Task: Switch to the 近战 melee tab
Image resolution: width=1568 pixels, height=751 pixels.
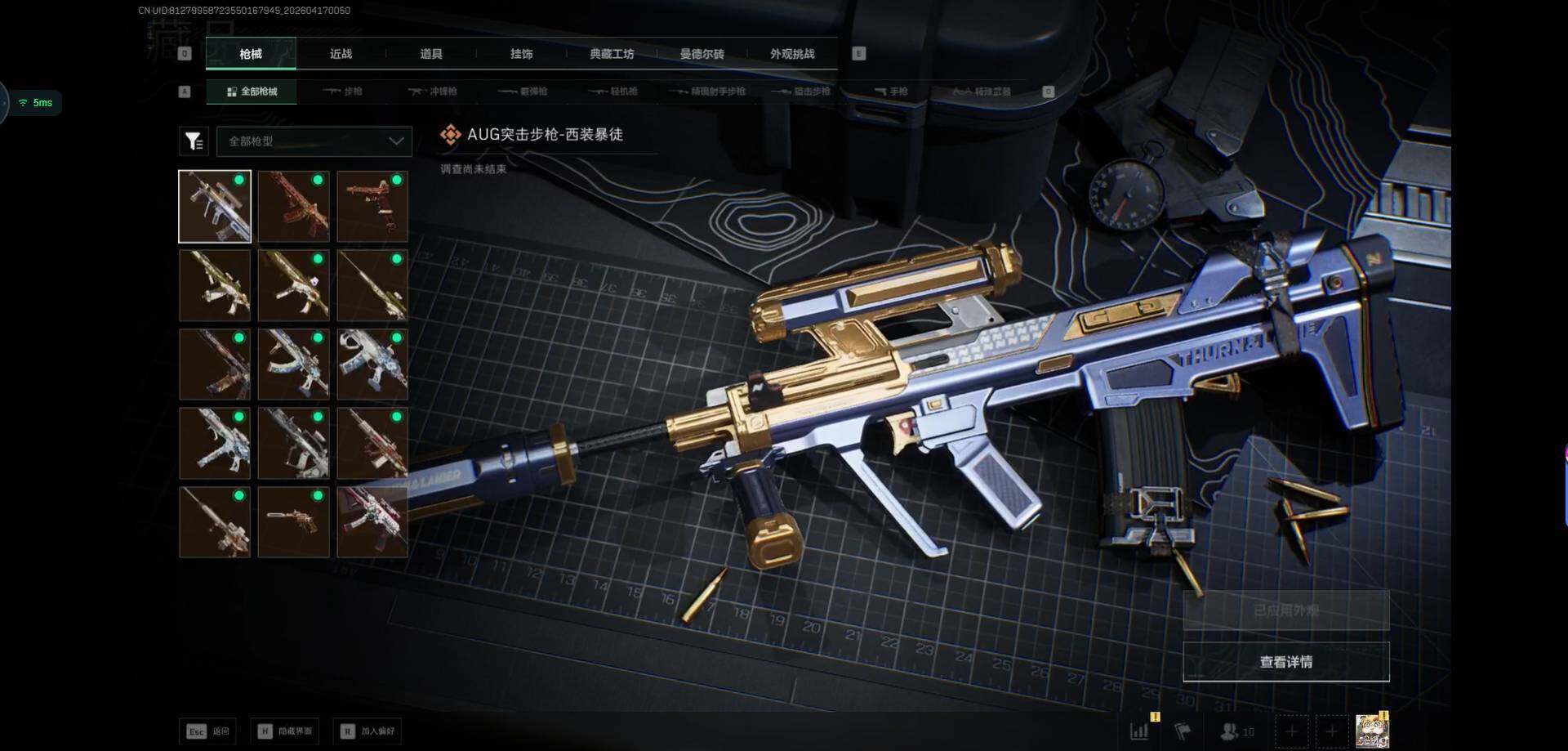Action: (x=341, y=54)
